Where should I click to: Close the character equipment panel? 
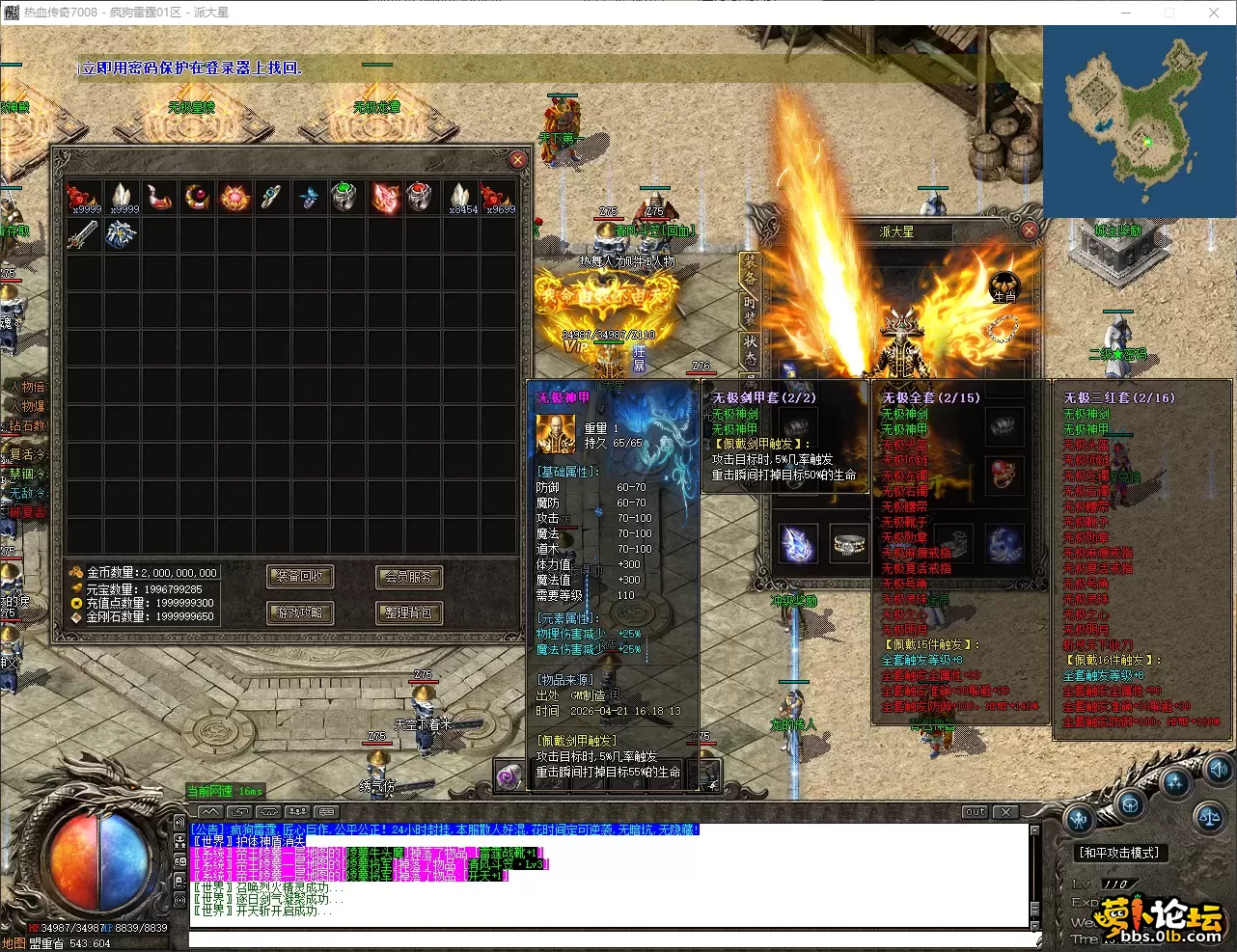(x=1029, y=231)
